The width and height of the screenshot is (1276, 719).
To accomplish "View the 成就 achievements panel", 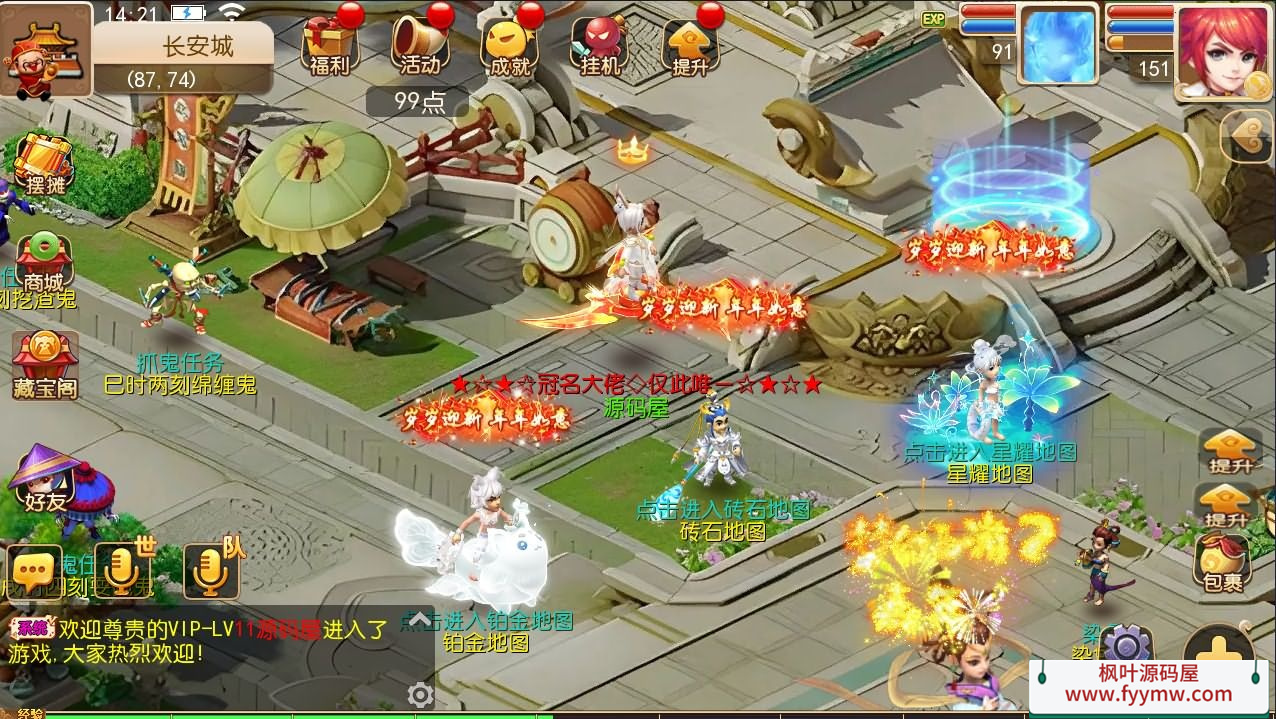I will pyautogui.click(x=510, y=44).
